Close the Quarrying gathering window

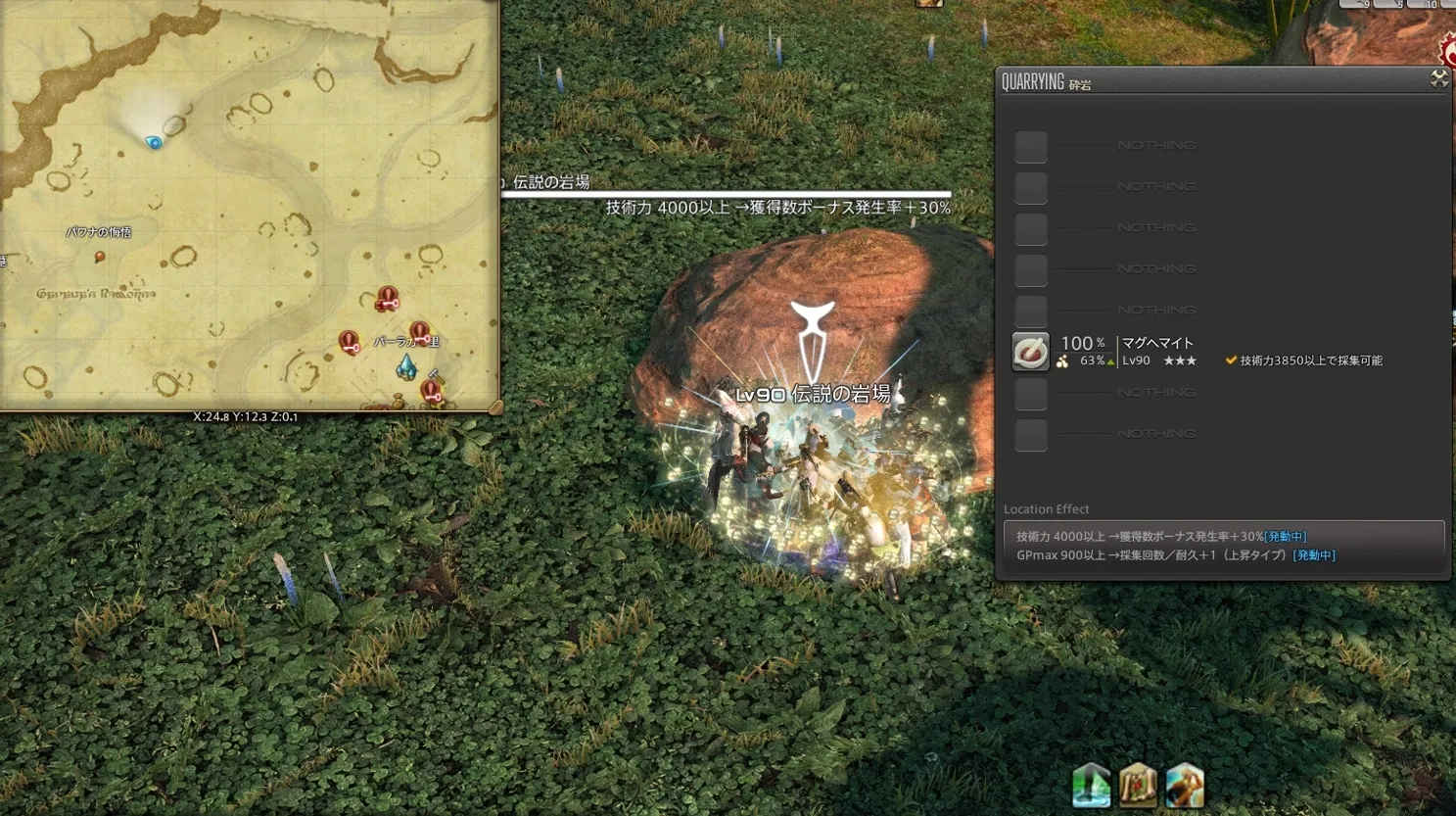(x=1438, y=79)
